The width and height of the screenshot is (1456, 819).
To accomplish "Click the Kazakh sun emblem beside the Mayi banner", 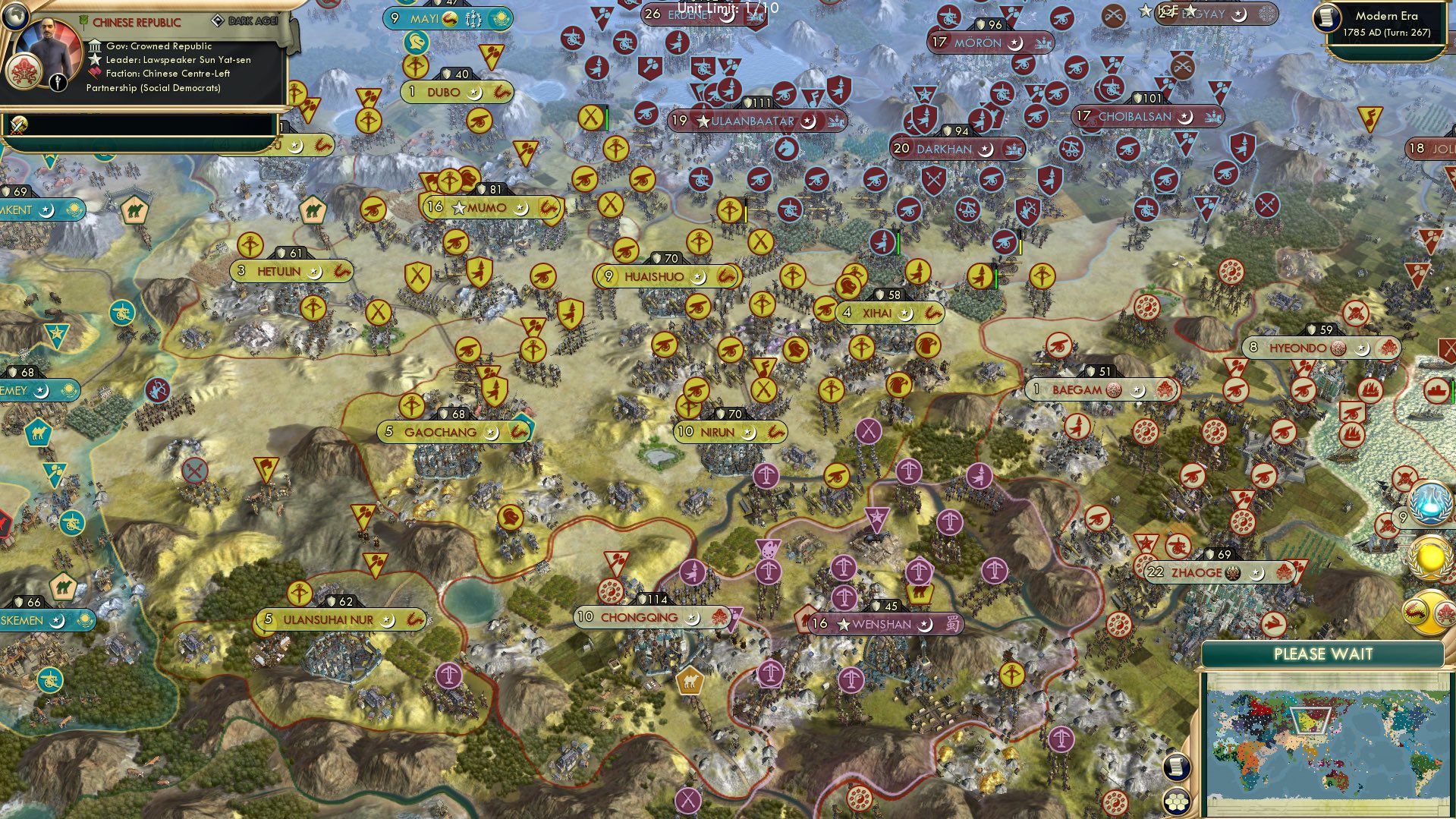I will [500, 17].
